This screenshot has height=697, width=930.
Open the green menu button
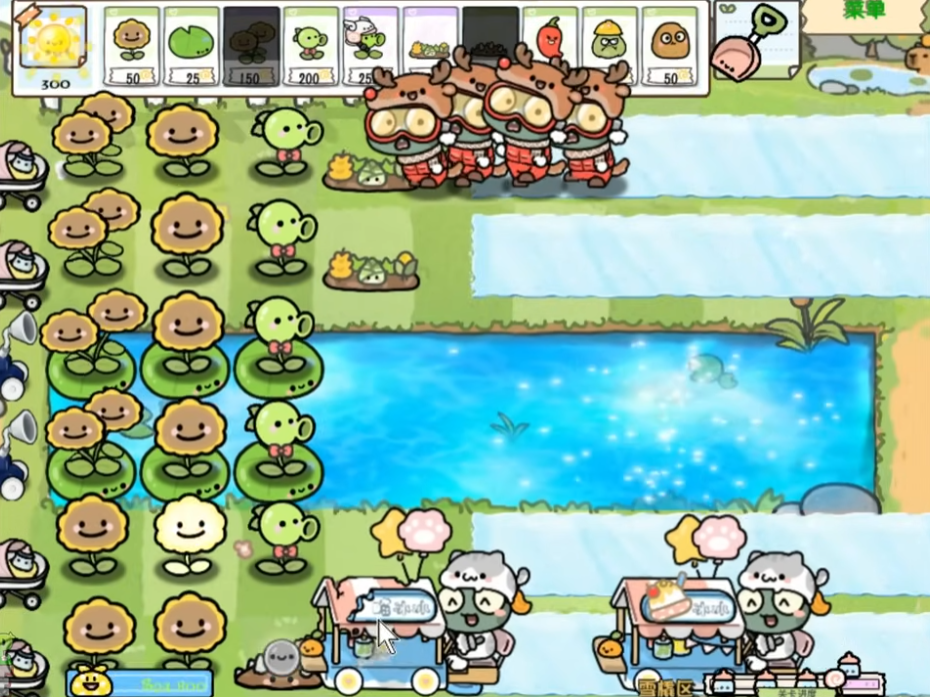click(866, 12)
